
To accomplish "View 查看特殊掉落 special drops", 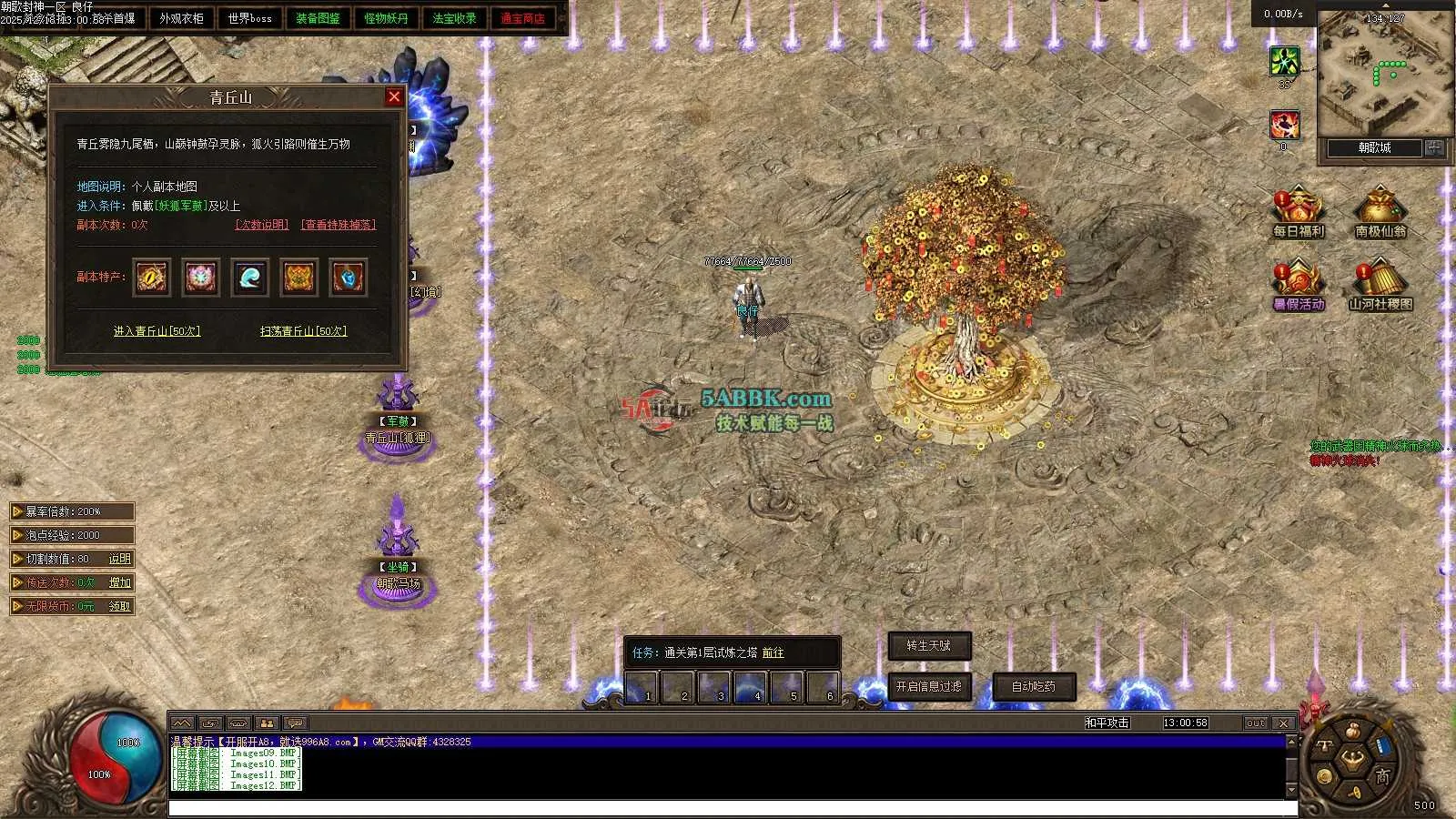I will click(x=339, y=225).
